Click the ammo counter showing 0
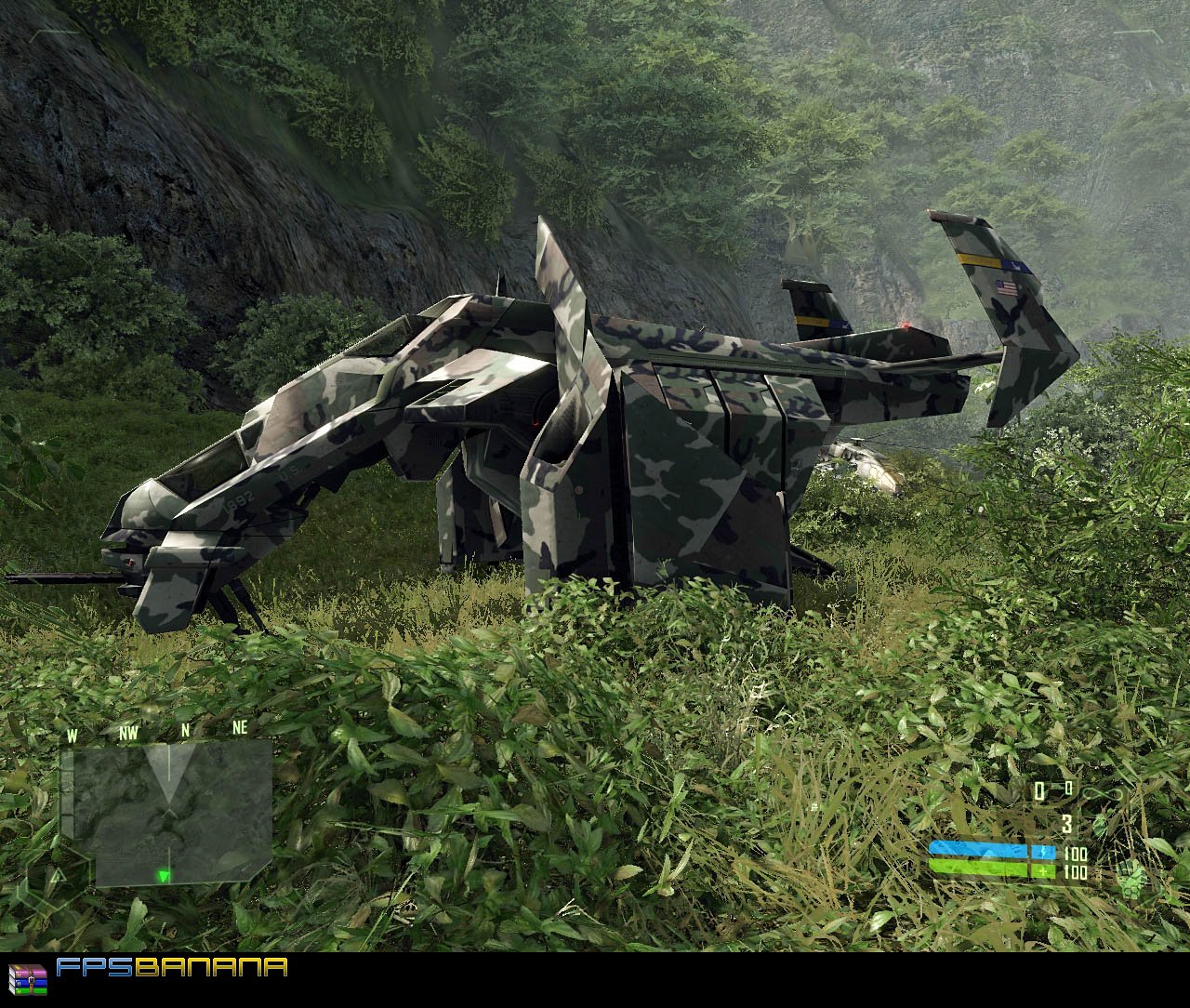The image size is (1190, 1008). point(1039,790)
